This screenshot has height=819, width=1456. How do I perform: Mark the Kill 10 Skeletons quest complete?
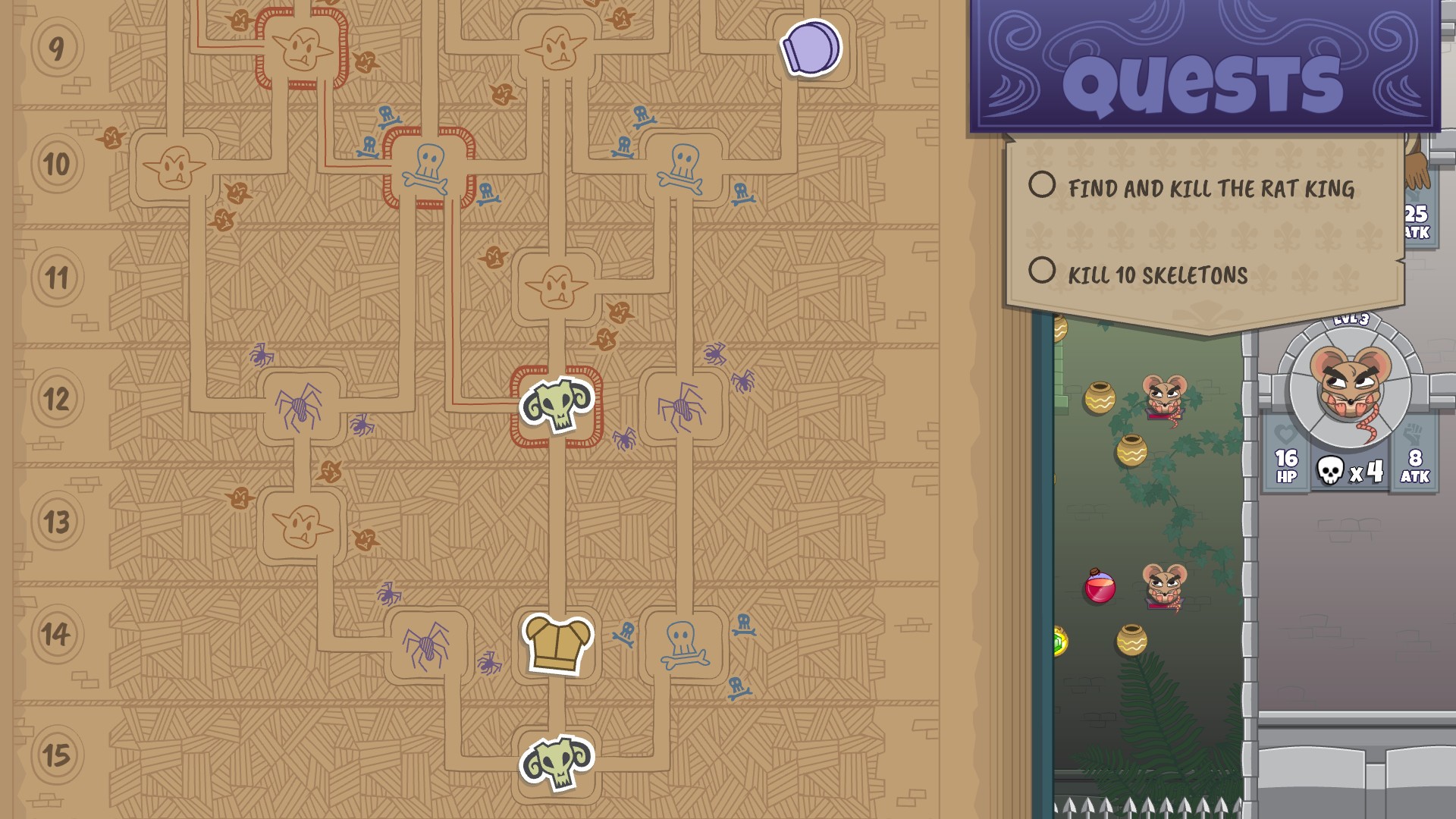(1043, 276)
